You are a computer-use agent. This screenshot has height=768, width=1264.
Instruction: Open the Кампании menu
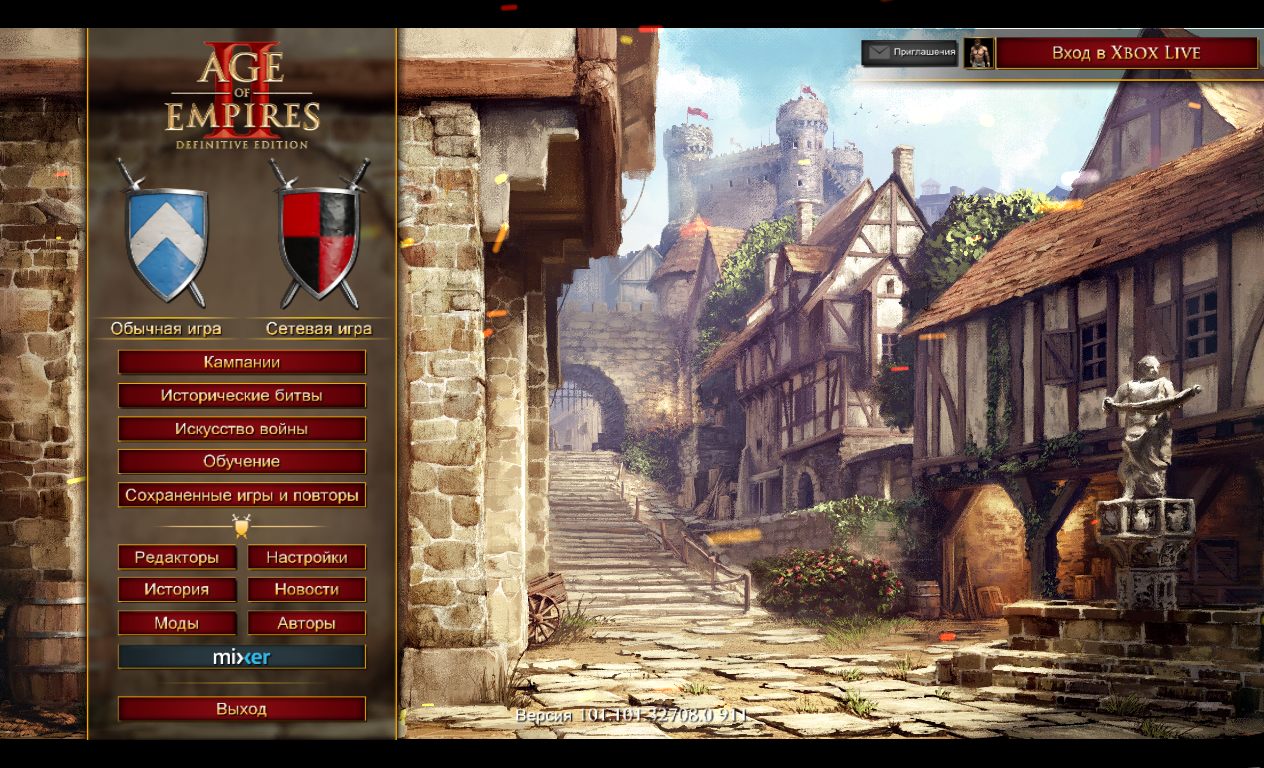pos(242,362)
